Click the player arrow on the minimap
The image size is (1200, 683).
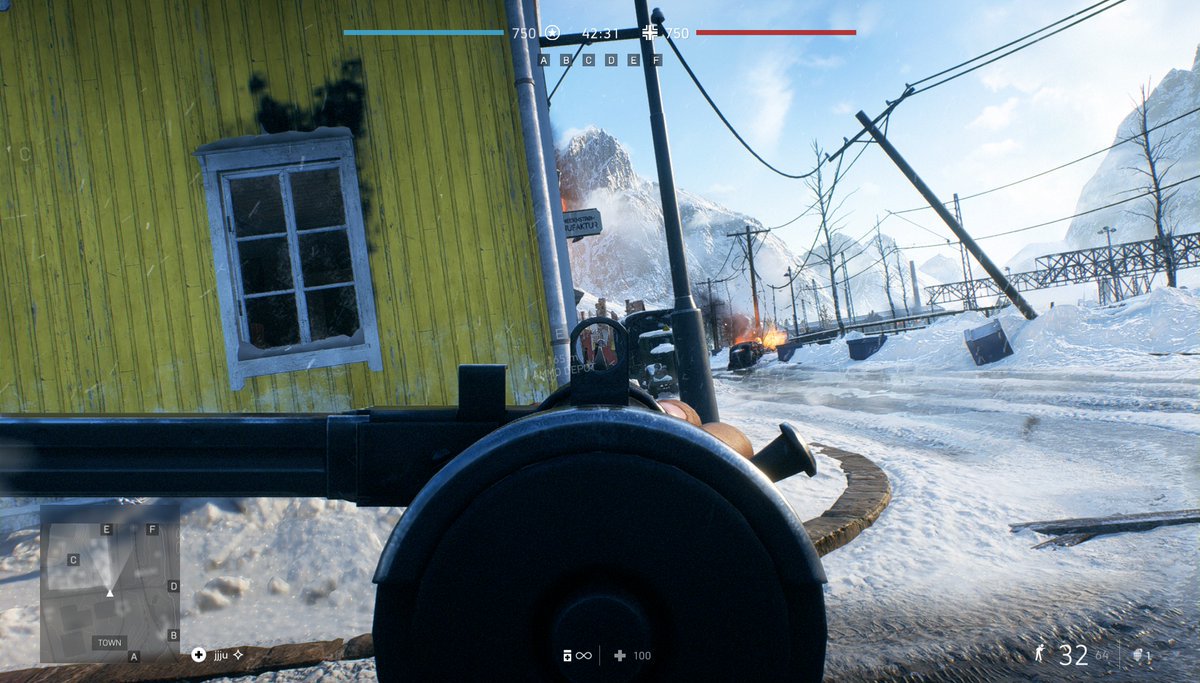click(x=110, y=593)
